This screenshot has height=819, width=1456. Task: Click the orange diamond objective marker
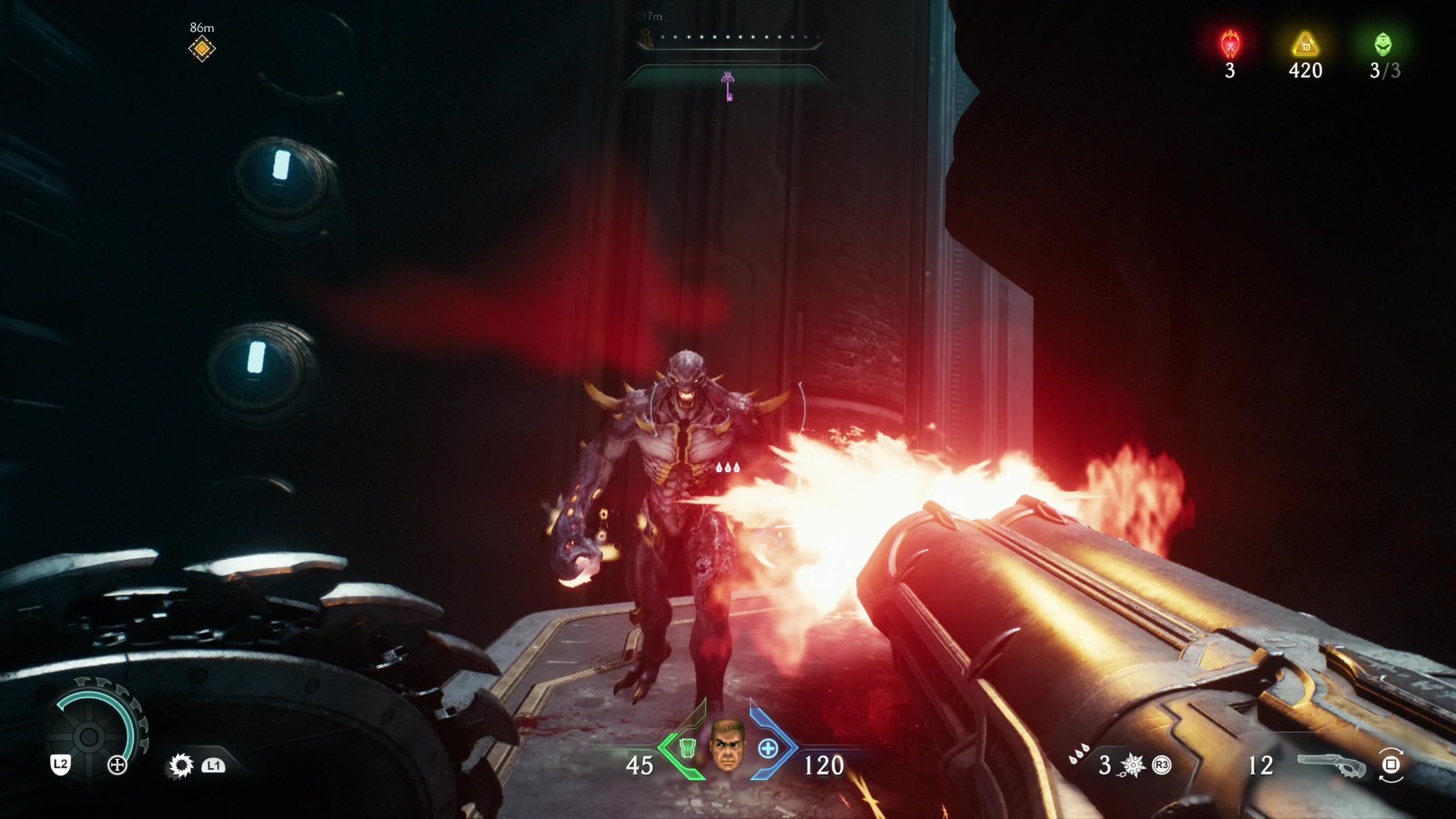coord(201,48)
